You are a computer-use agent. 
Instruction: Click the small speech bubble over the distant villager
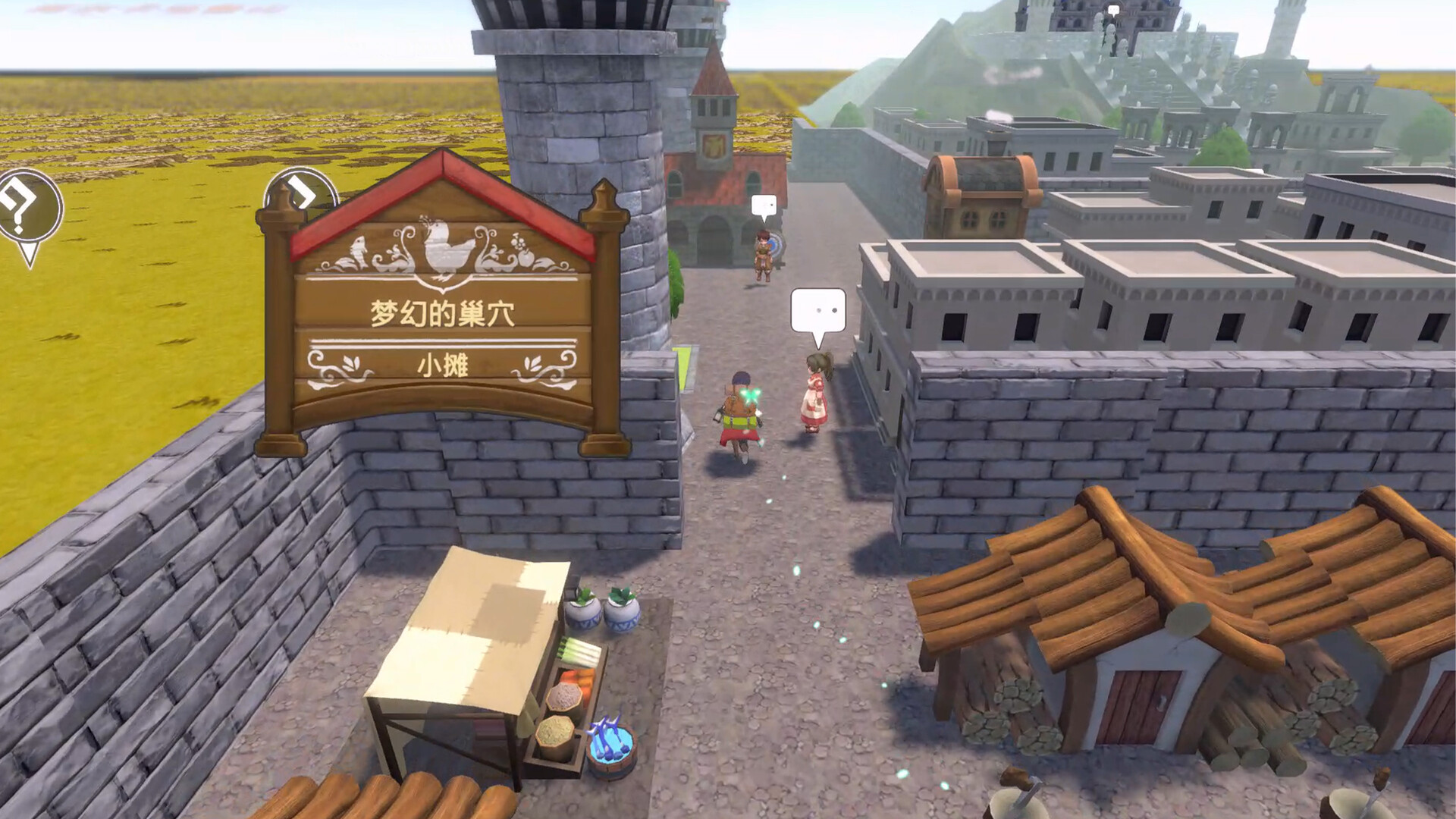tap(764, 206)
